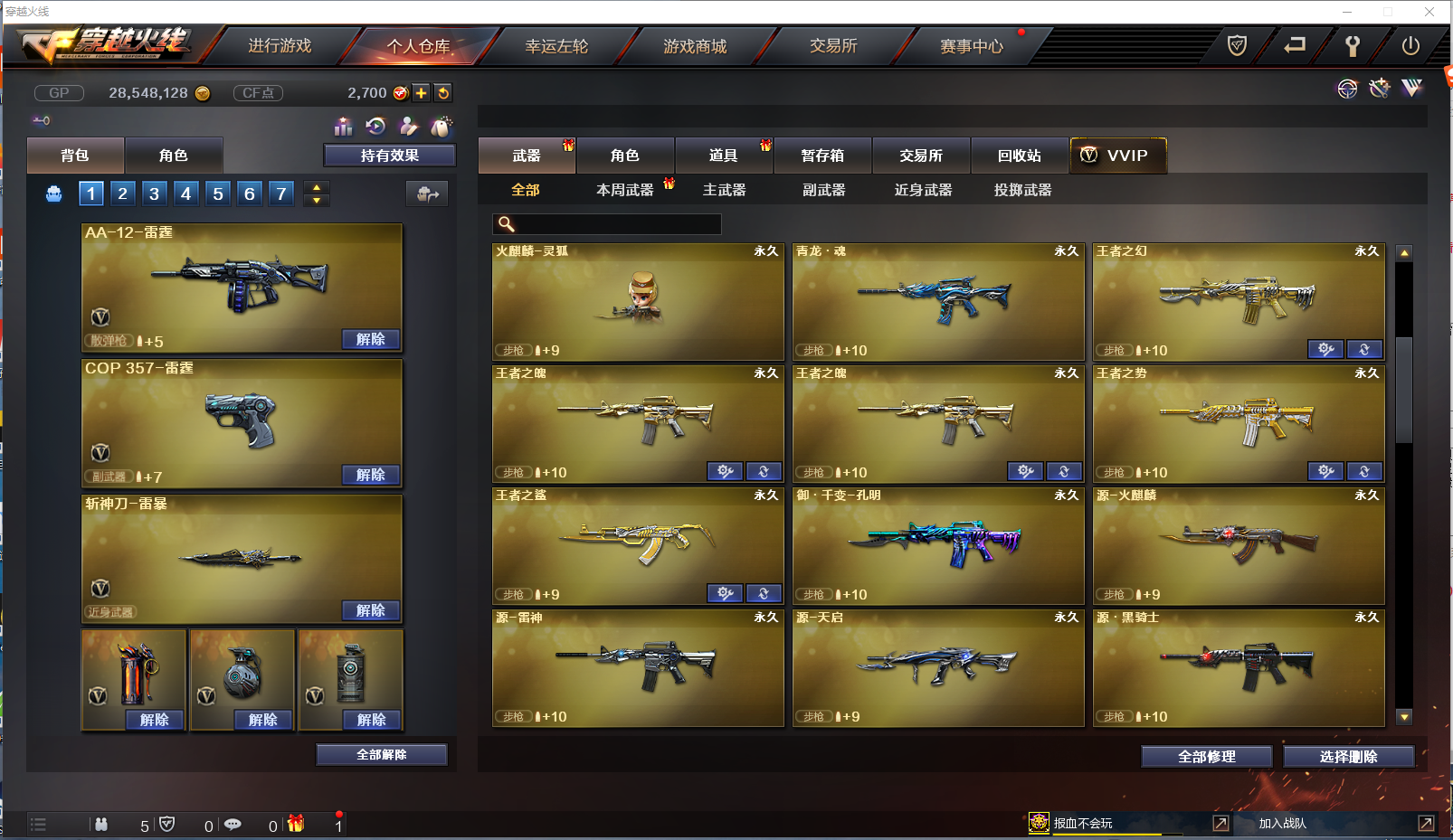
Task: Click the plus icon beside CF点 balance
Action: pyautogui.click(x=422, y=92)
